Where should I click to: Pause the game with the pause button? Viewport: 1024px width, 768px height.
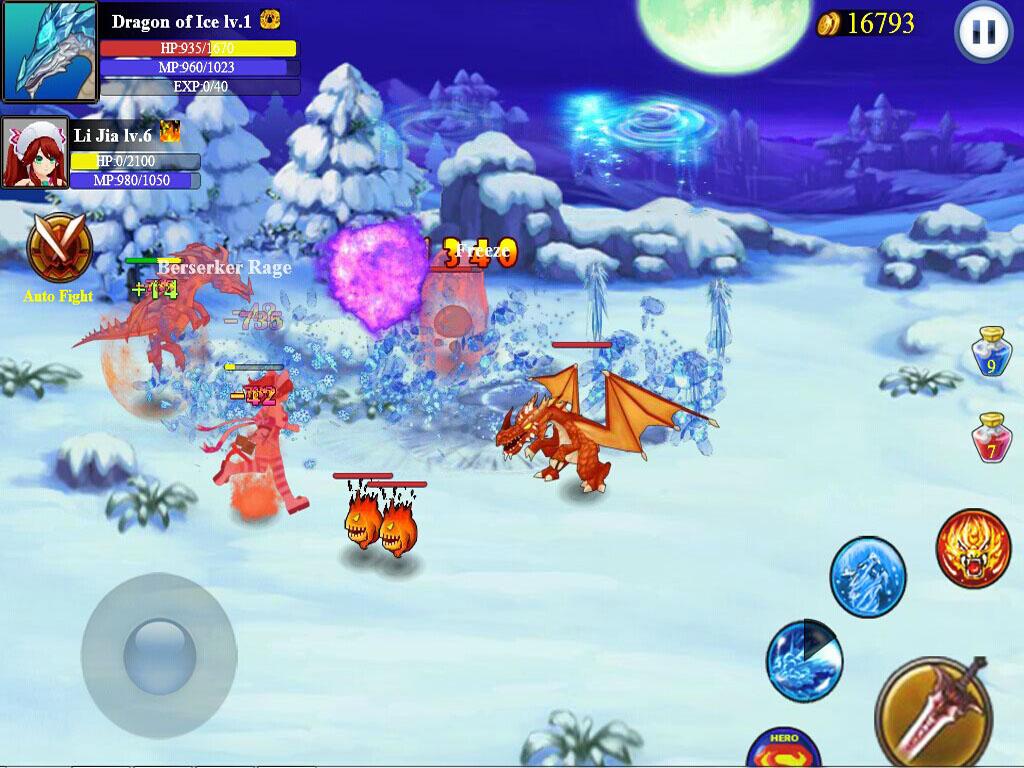click(984, 33)
